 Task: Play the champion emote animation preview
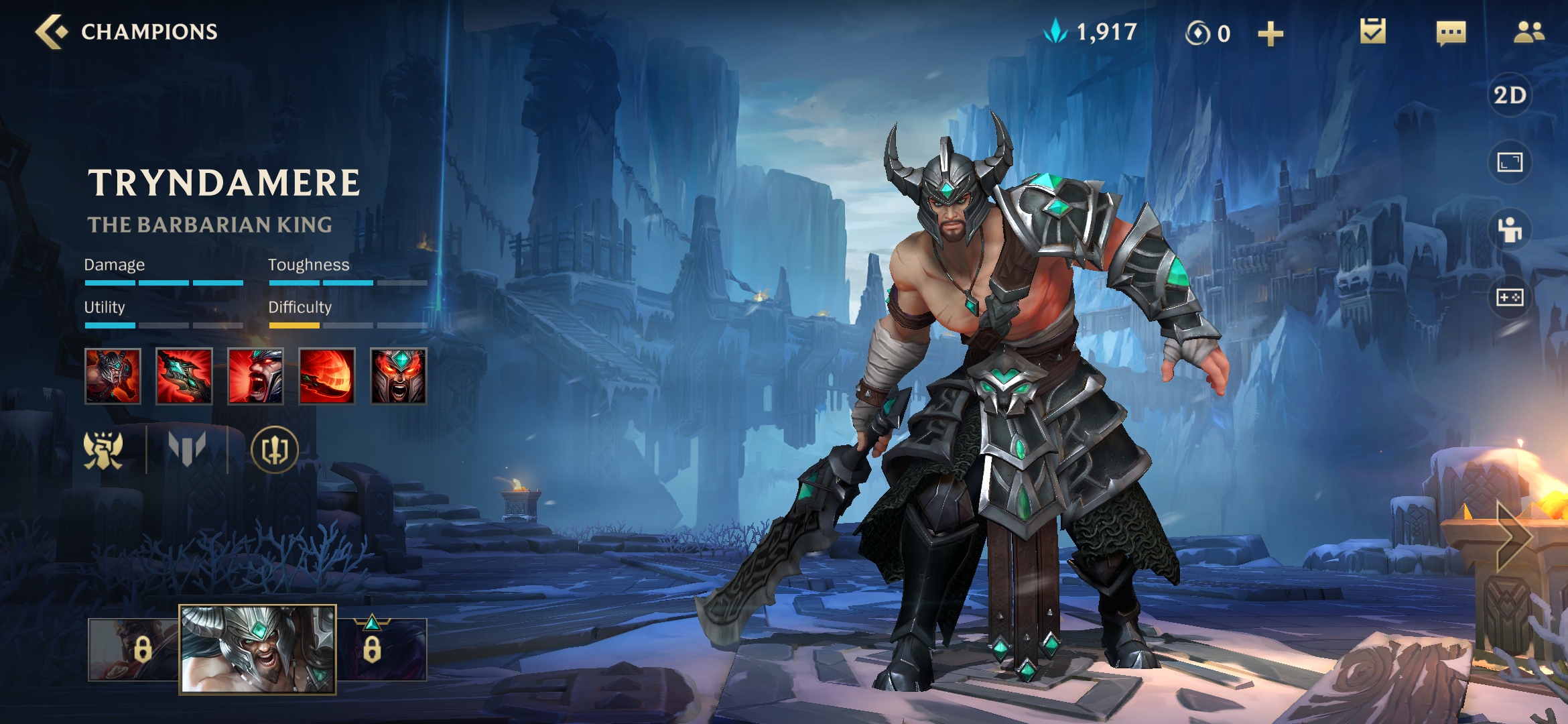tap(1510, 230)
